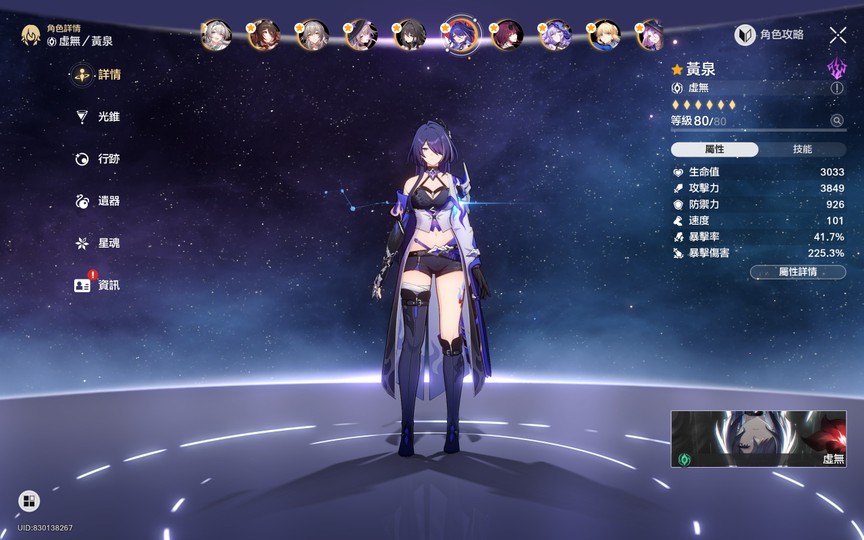Click the square grid icon button

pos(29,501)
